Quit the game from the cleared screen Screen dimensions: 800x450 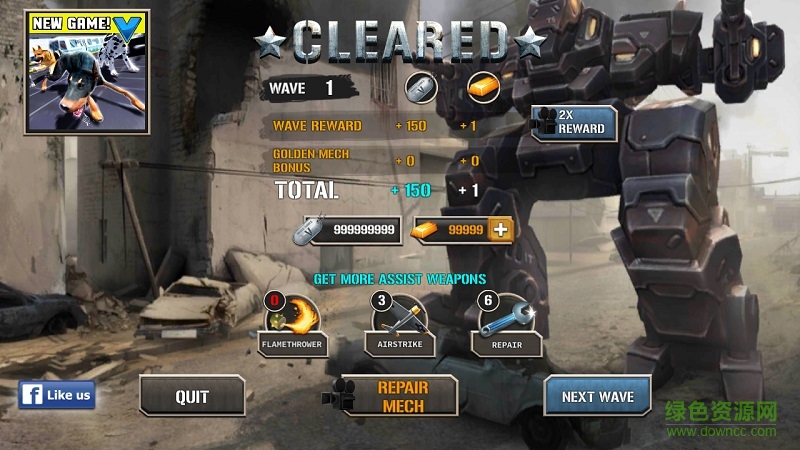click(x=192, y=396)
